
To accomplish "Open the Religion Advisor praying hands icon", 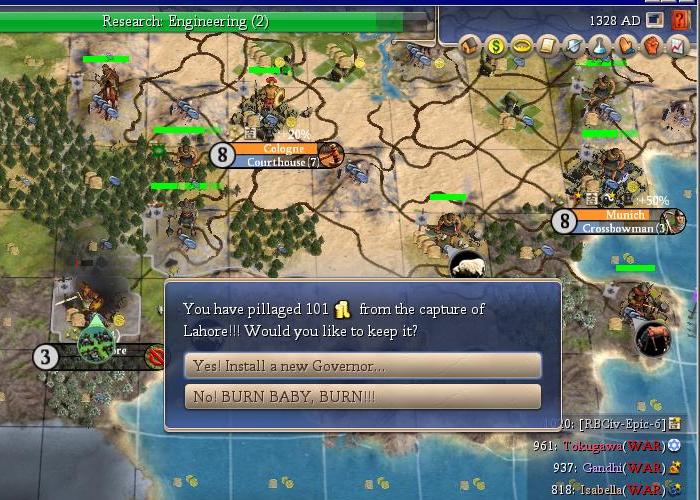I will [626, 46].
